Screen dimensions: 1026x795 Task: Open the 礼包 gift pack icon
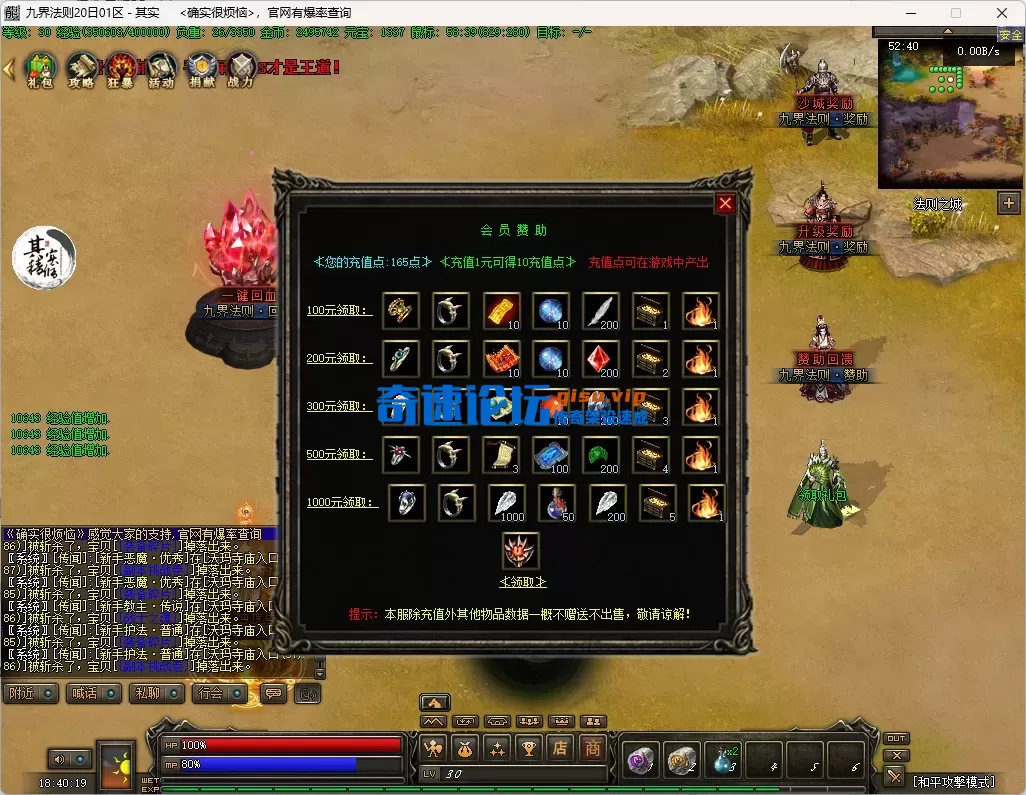click(x=39, y=69)
